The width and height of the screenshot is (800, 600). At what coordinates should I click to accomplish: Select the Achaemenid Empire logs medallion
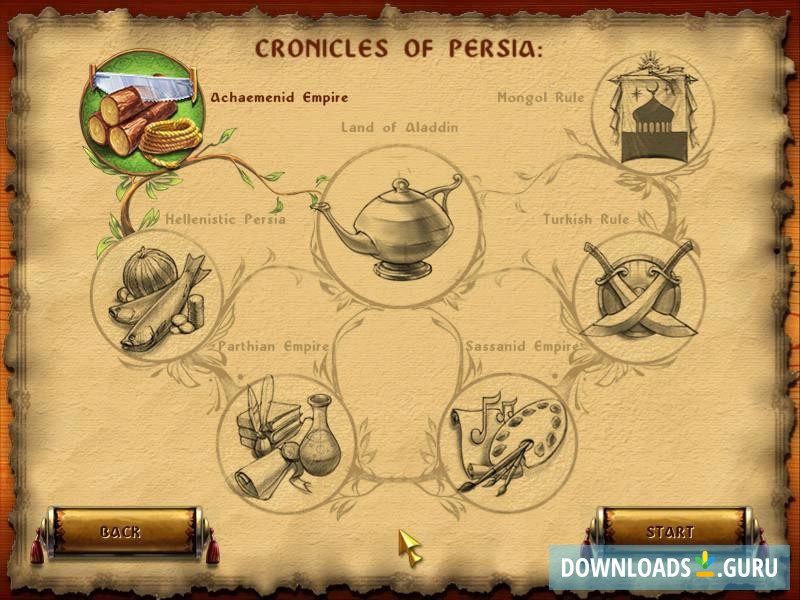[x=141, y=113]
